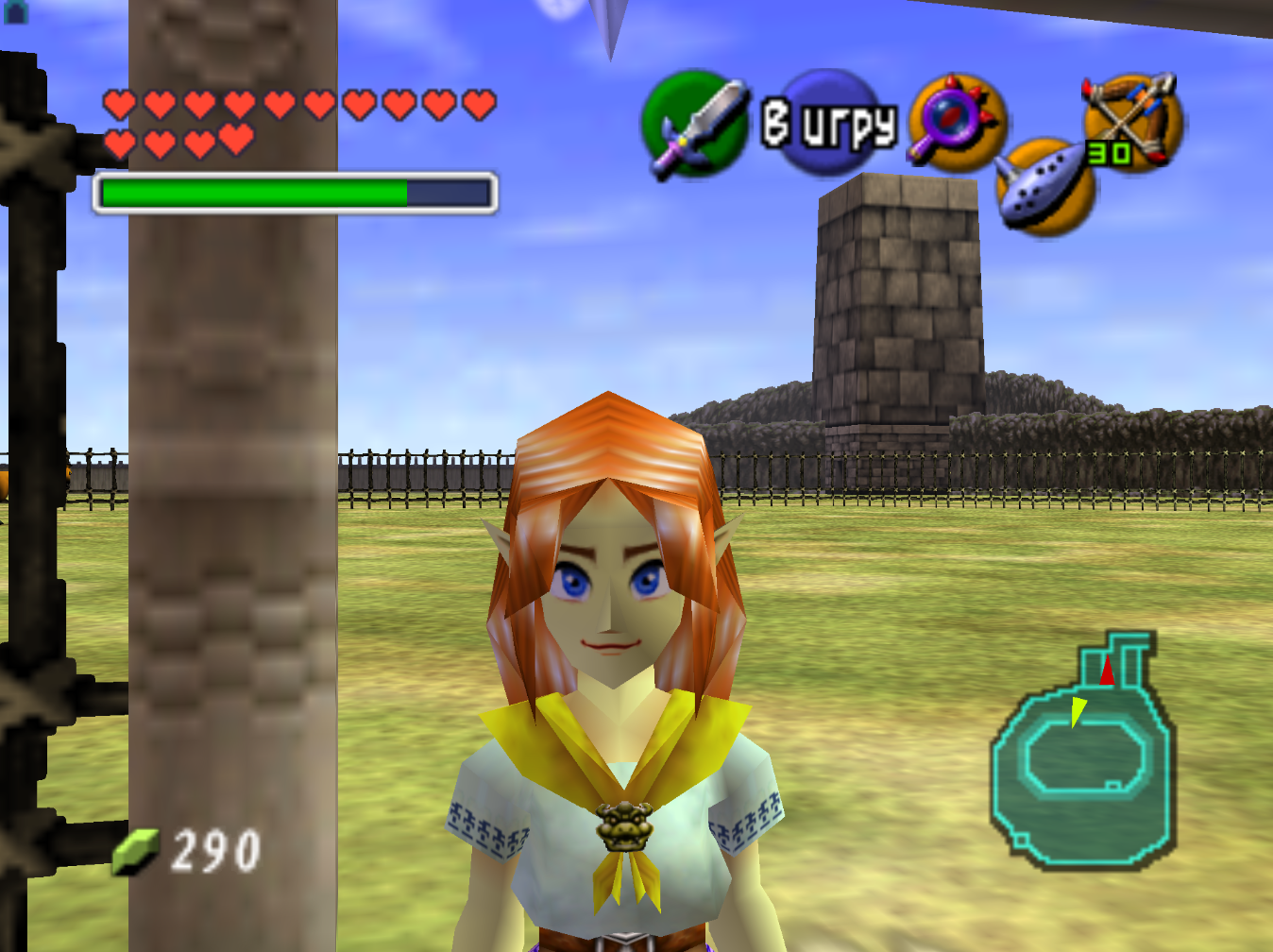Equip the Fairy Bow item icon
The width and height of the screenshot is (1273, 952).
1130,120
